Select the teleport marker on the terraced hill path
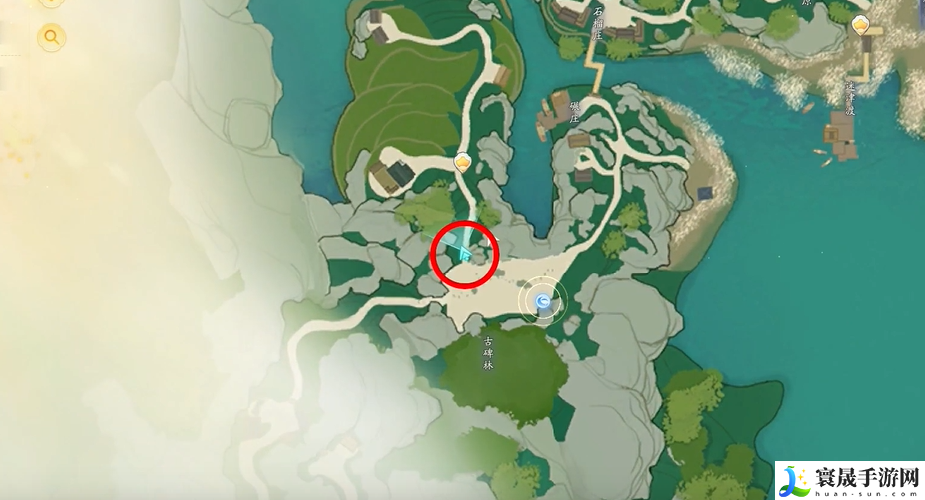Screen dimensions: 925x500 pos(462,161)
